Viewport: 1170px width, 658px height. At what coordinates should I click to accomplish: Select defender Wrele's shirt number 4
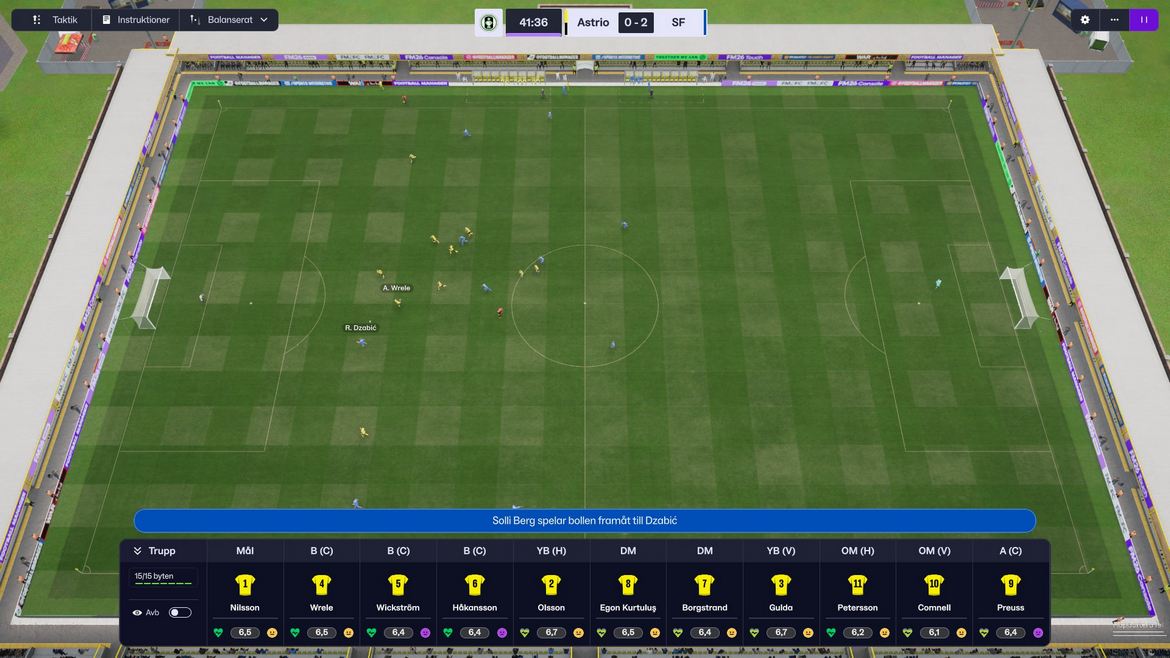click(321, 585)
